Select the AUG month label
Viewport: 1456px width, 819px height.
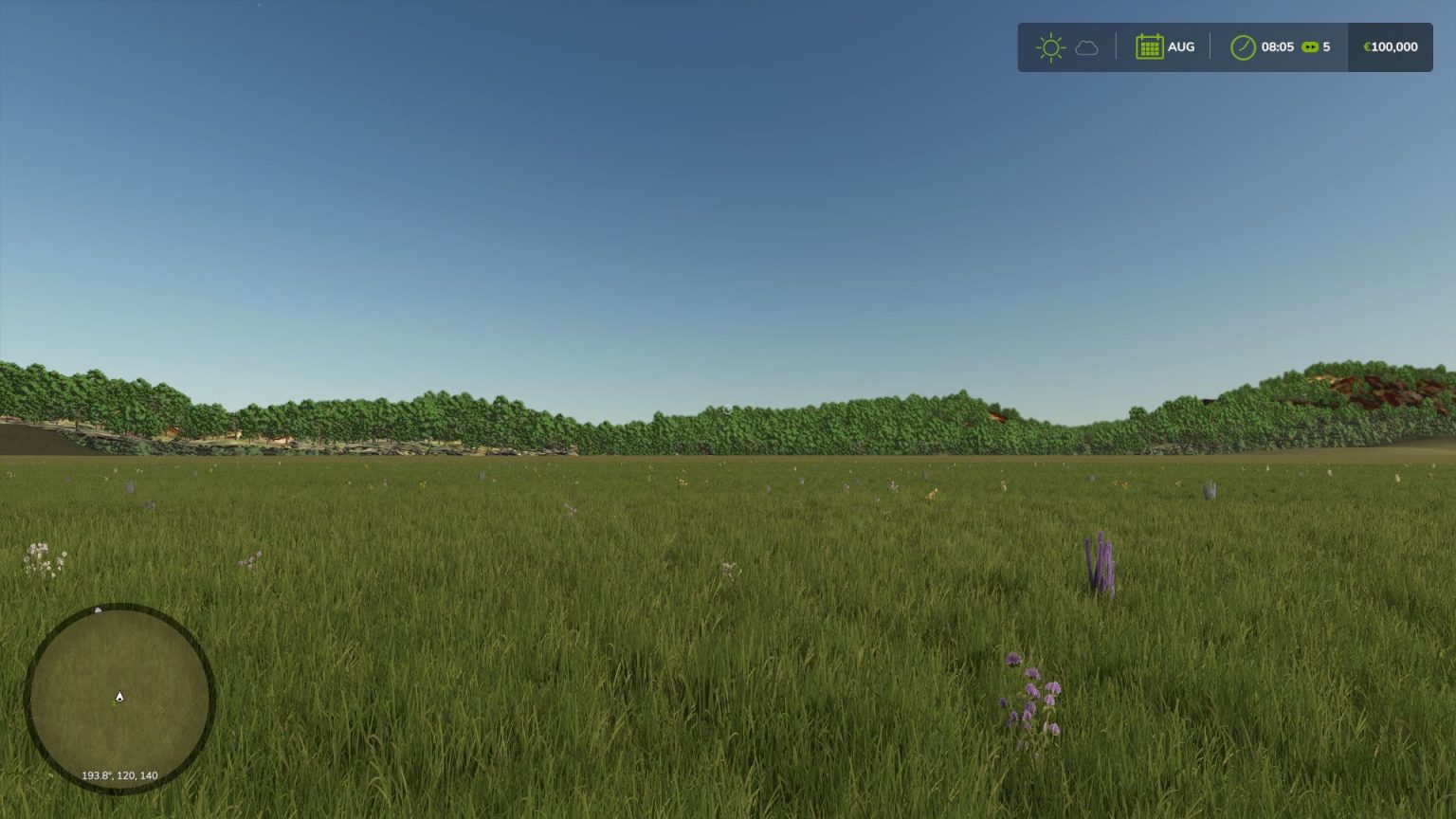(x=1181, y=46)
